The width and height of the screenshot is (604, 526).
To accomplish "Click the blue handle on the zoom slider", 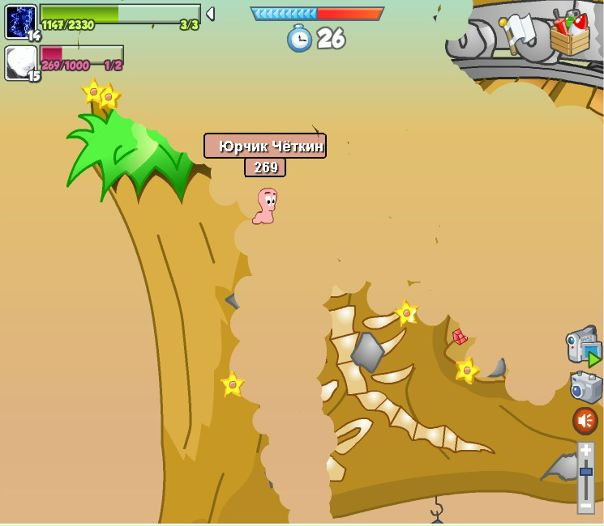I will pyautogui.click(x=586, y=470).
